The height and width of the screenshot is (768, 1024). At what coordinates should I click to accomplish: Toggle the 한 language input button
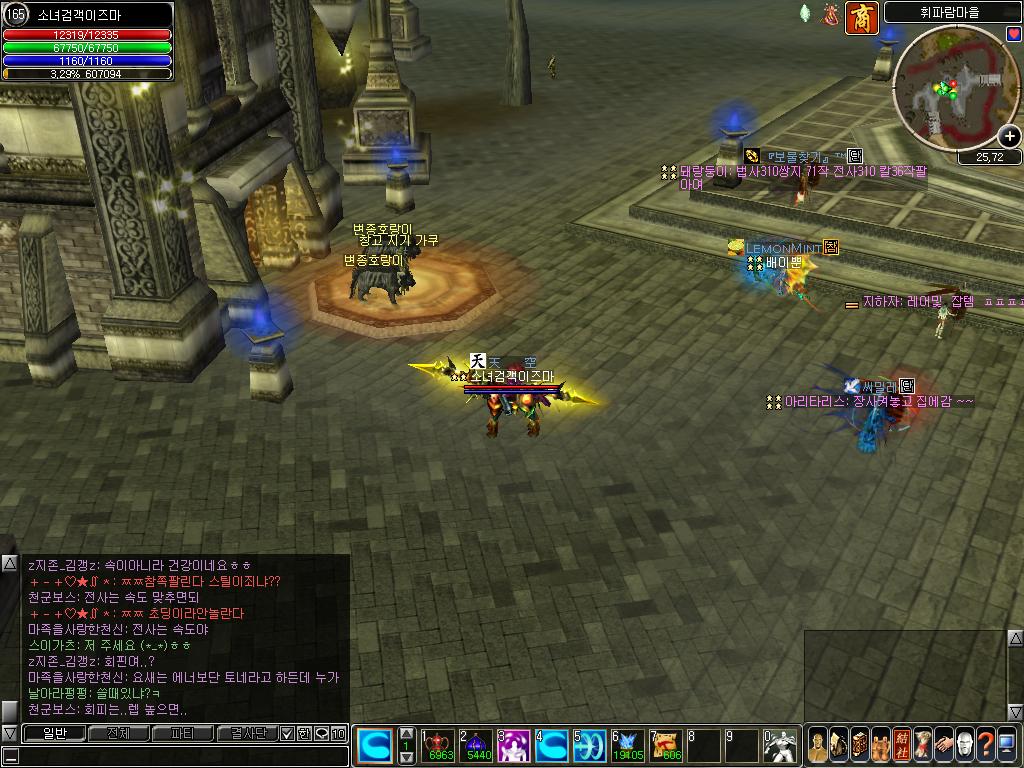tap(304, 733)
